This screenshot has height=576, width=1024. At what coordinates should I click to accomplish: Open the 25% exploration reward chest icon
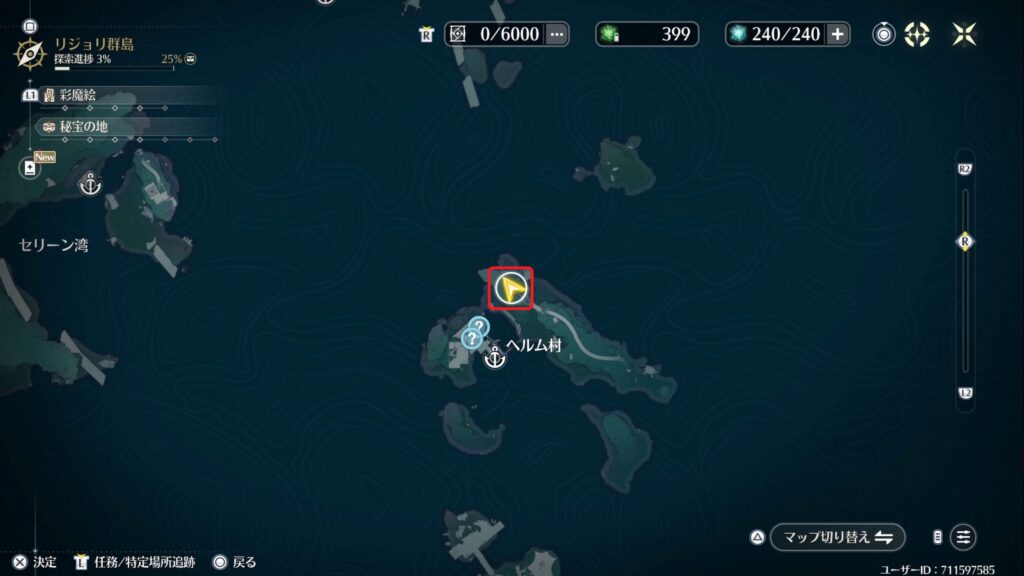click(x=191, y=60)
